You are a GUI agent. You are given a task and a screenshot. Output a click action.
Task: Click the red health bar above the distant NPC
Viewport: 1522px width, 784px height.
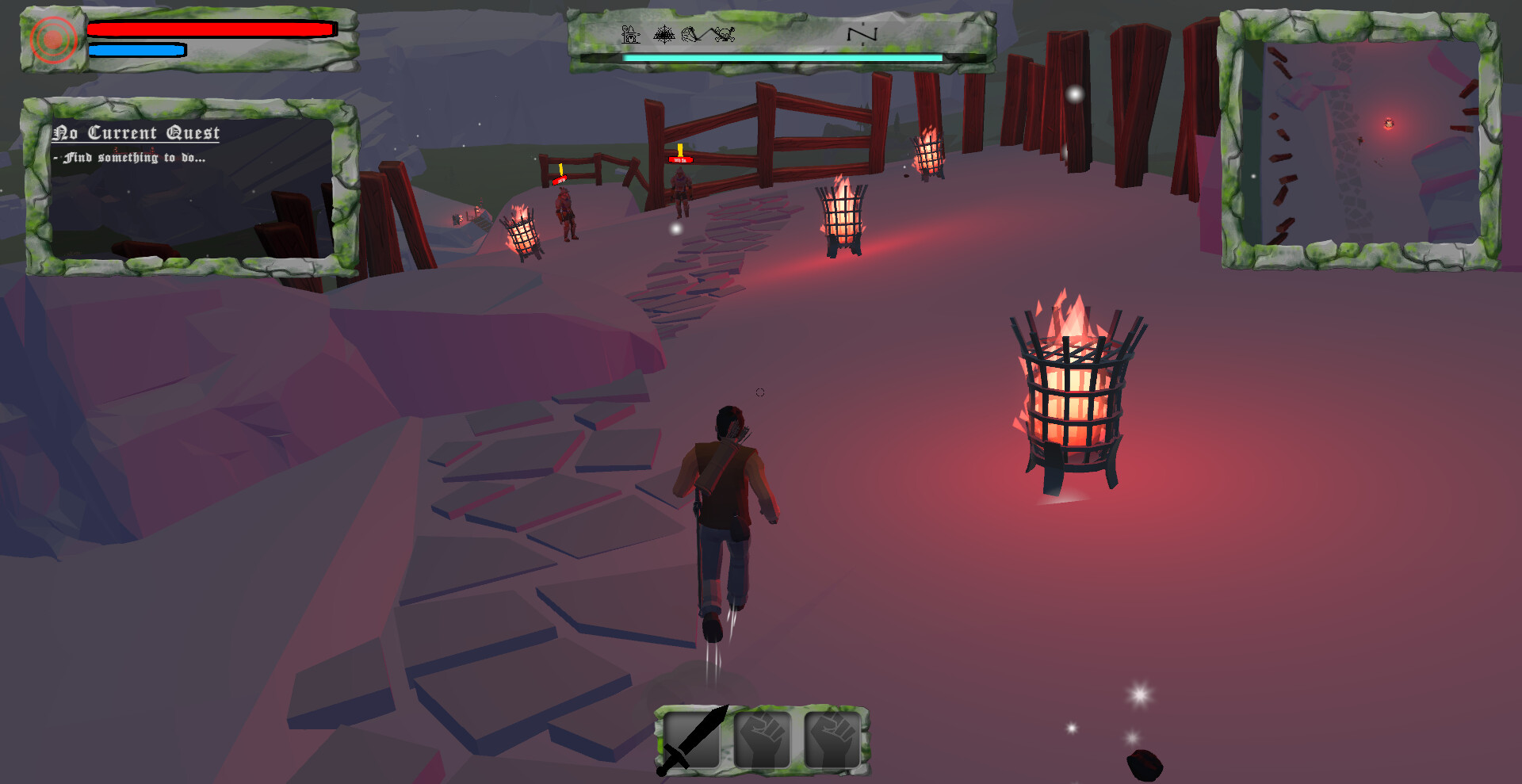click(679, 159)
